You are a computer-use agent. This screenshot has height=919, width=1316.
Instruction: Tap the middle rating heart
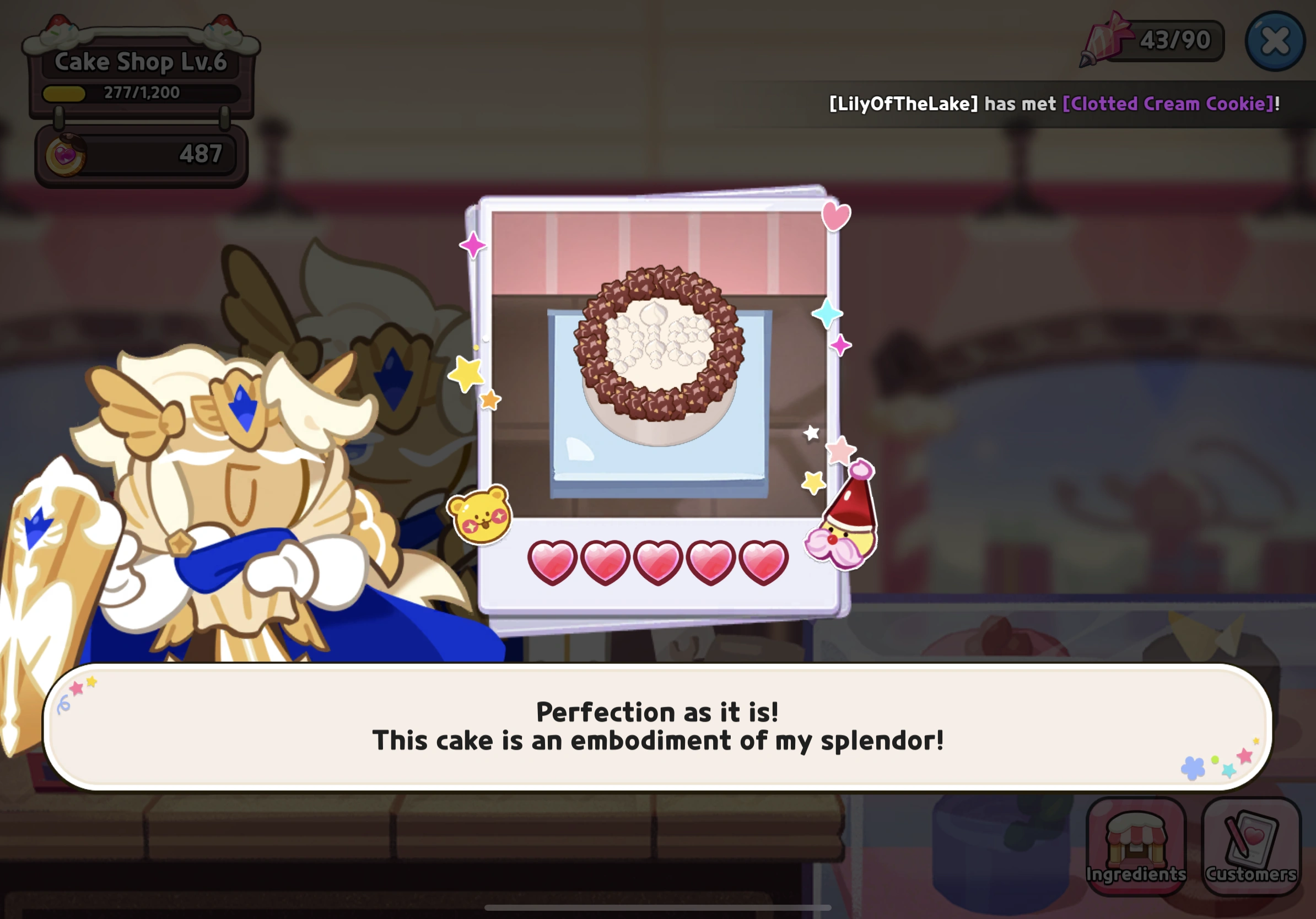659,564
